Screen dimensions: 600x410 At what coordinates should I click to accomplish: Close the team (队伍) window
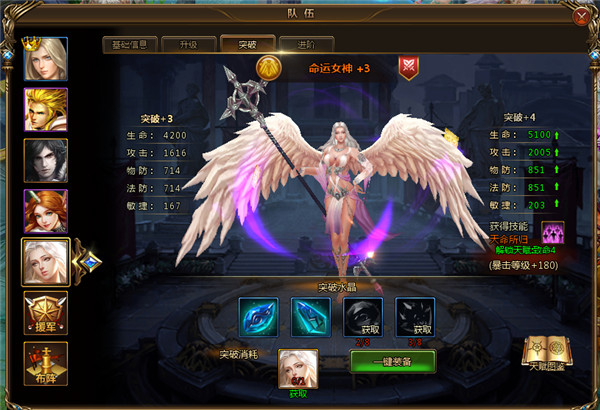point(581,15)
